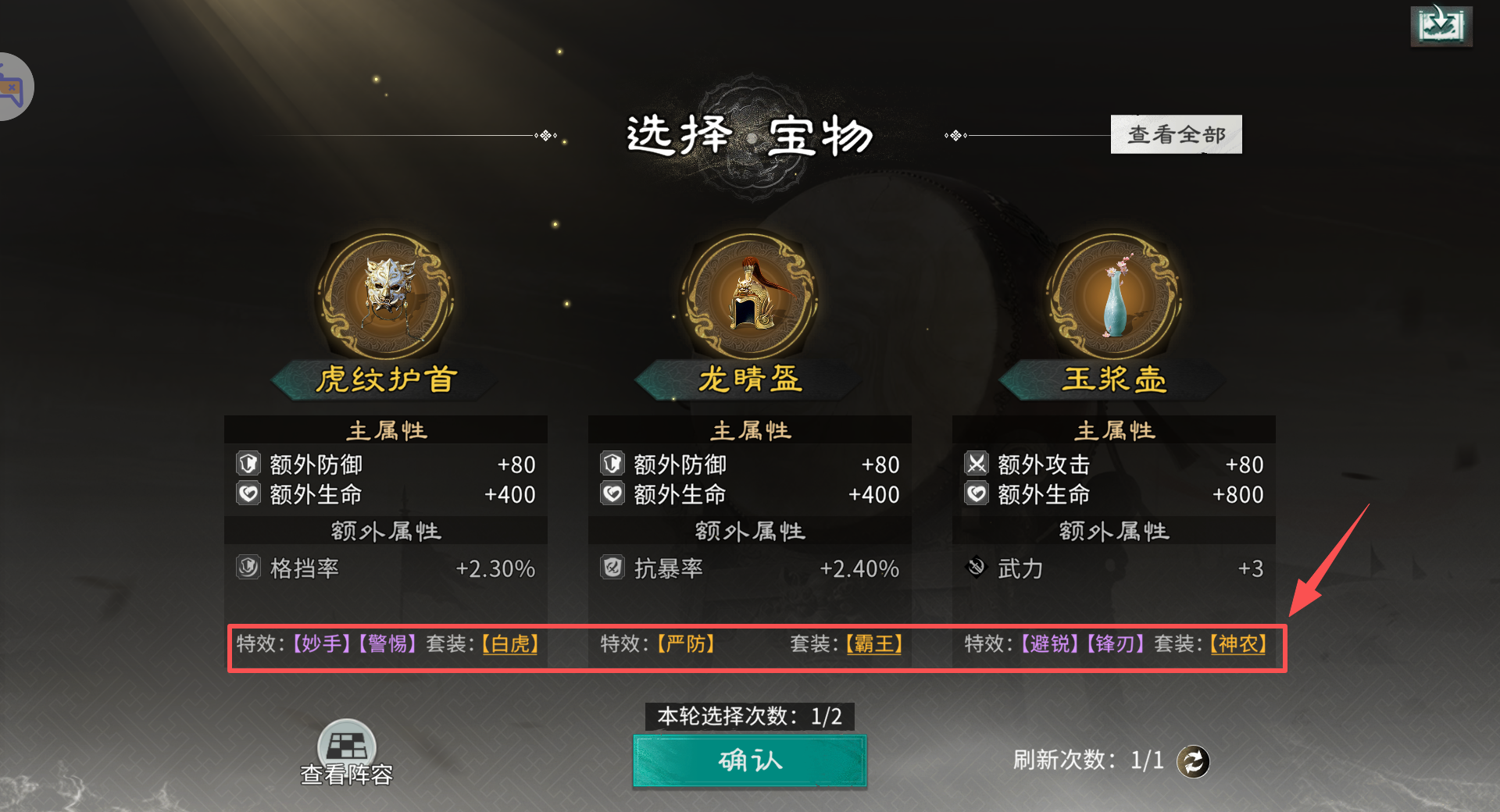Click the 武力 attribute icon of 玉浆壶
This screenshot has width=1500, height=812.
tap(977, 568)
